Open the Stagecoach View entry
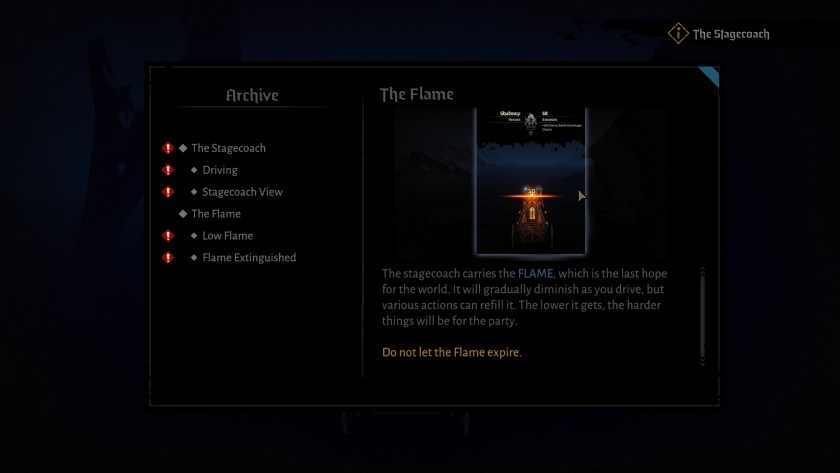 pos(242,192)
